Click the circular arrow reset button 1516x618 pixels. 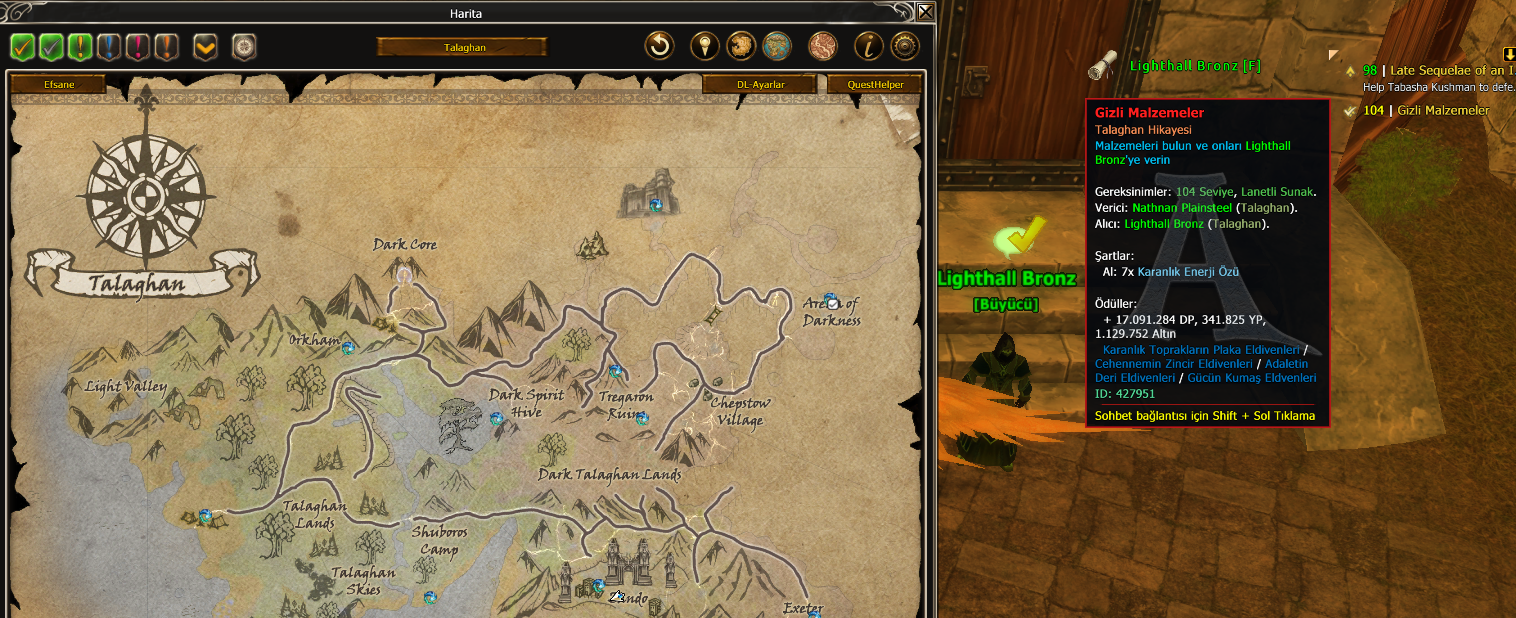[x=658, y=46]
